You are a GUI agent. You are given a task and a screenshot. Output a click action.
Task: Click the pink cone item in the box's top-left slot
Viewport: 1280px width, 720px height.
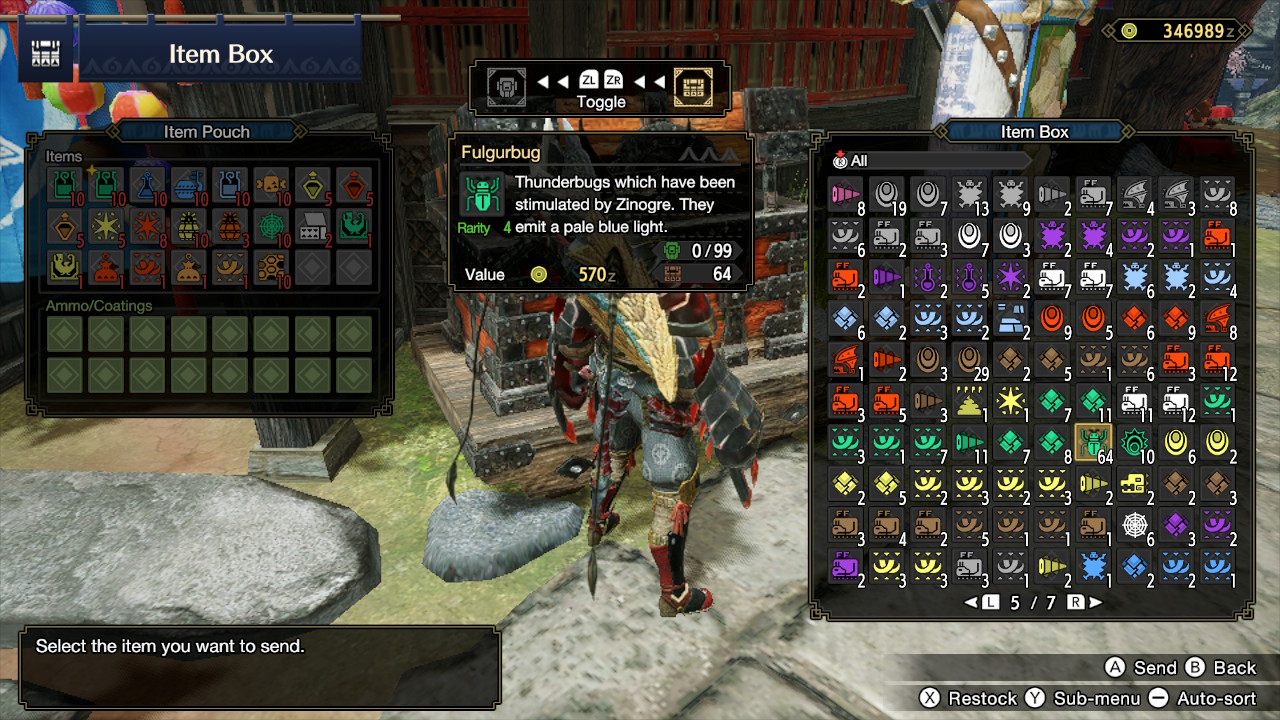click(847, 192)
